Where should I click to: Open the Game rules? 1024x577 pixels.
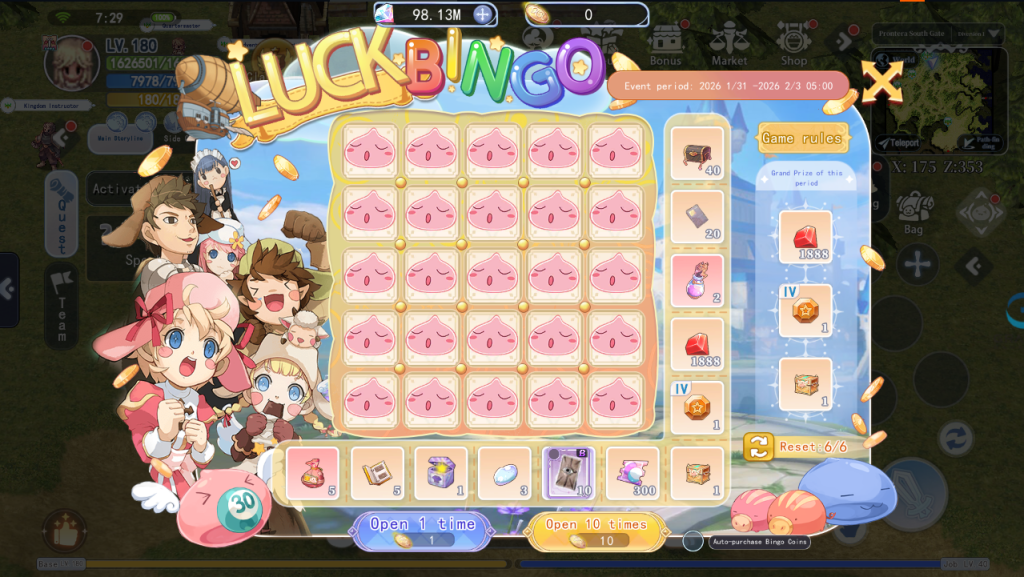point(803,138)
